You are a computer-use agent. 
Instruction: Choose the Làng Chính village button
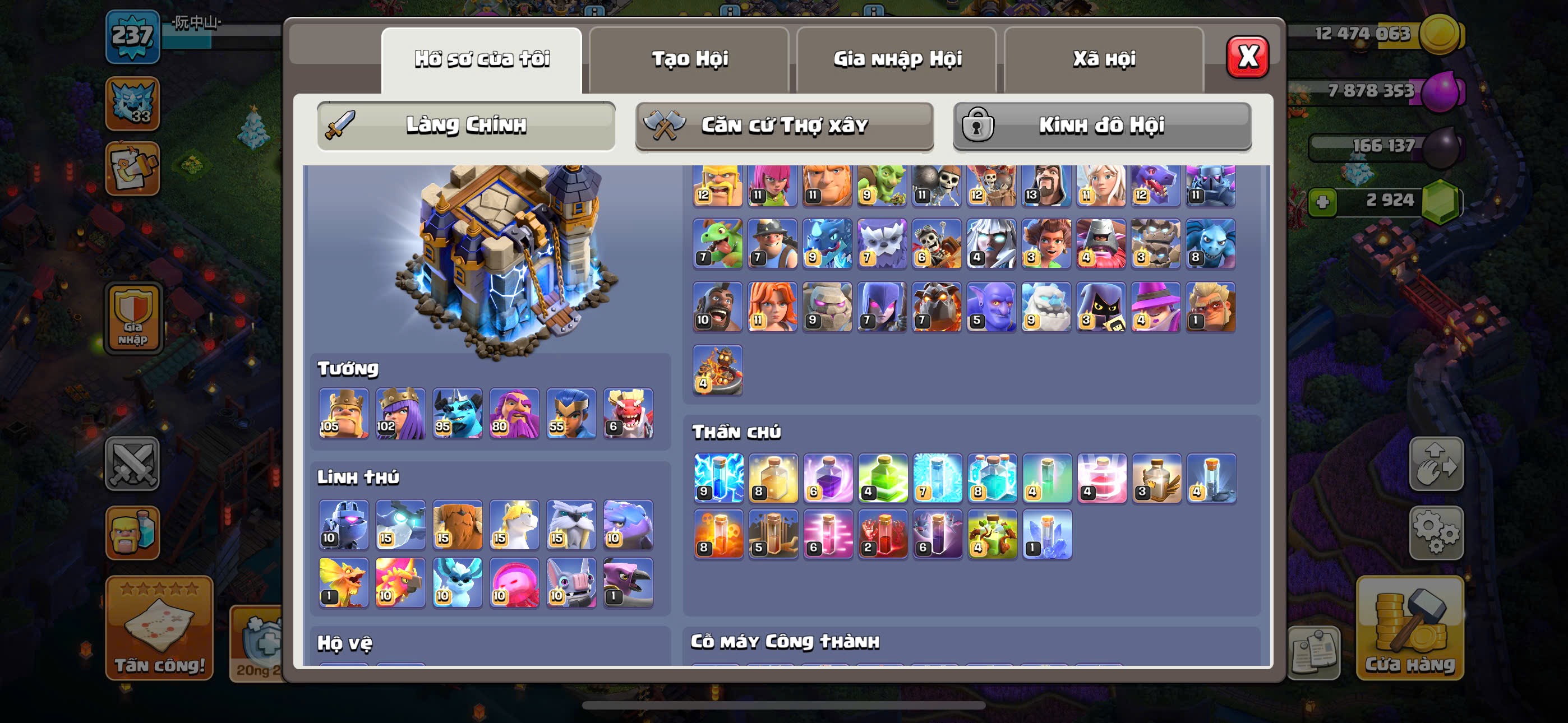(465, 126)
